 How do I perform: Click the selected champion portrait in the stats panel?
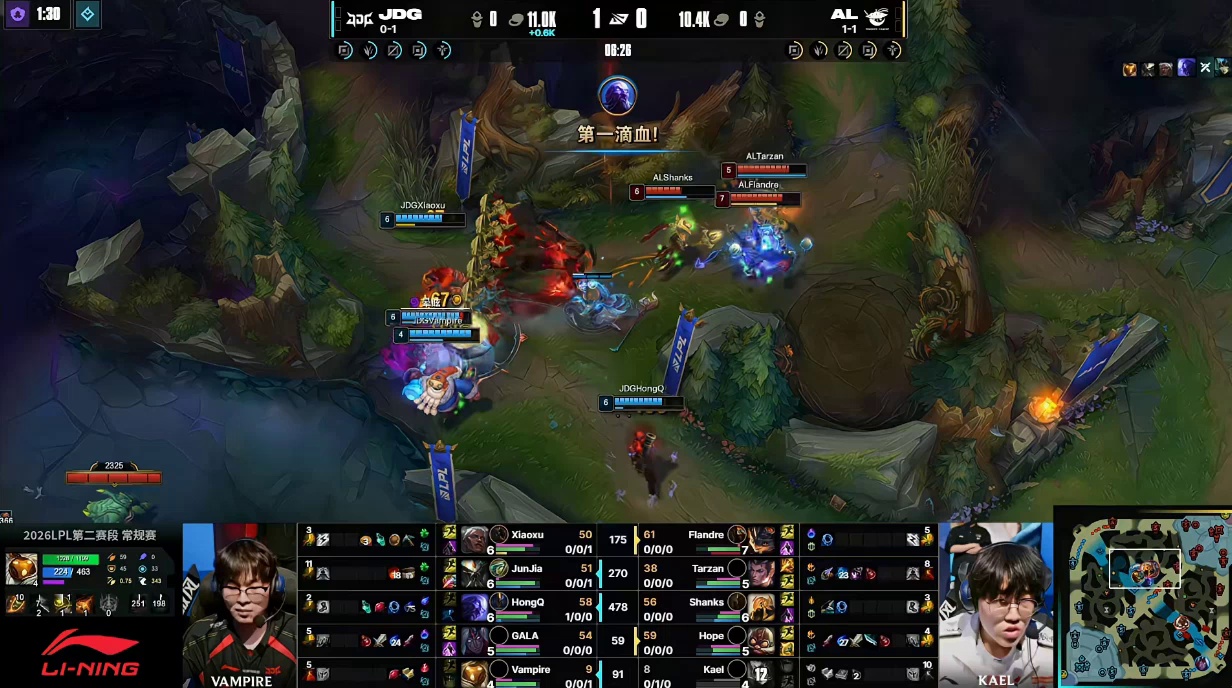tap(21, 569)
